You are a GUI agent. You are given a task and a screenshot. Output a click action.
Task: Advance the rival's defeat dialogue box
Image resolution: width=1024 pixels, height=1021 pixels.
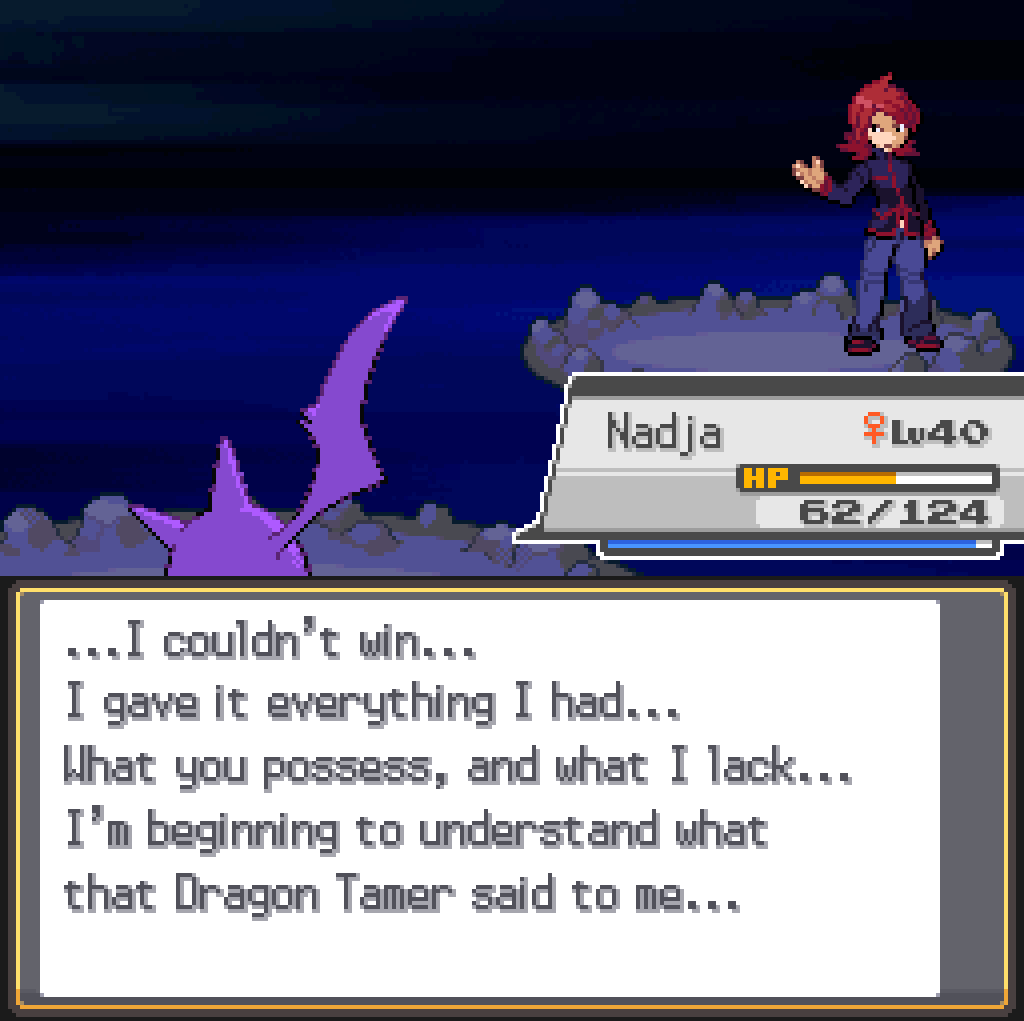[x=490, y=795]
